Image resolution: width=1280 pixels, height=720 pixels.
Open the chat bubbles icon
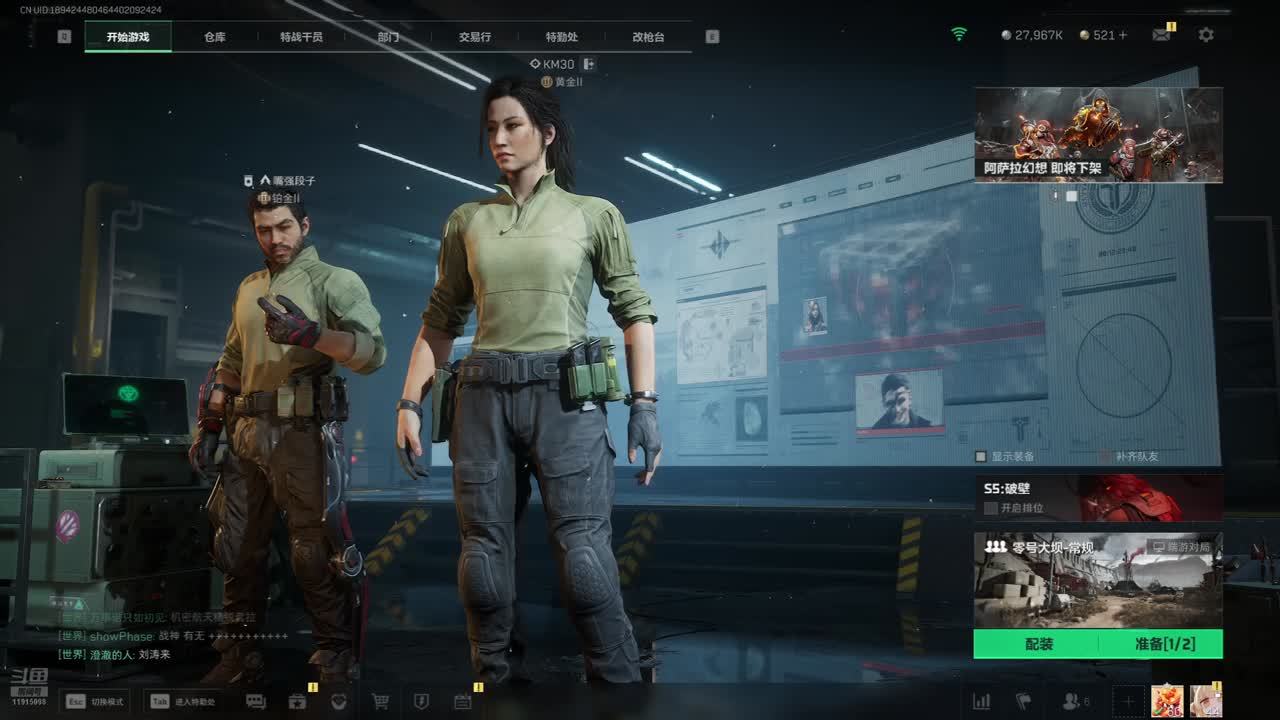pyautogui.click(x=256, y=702)
